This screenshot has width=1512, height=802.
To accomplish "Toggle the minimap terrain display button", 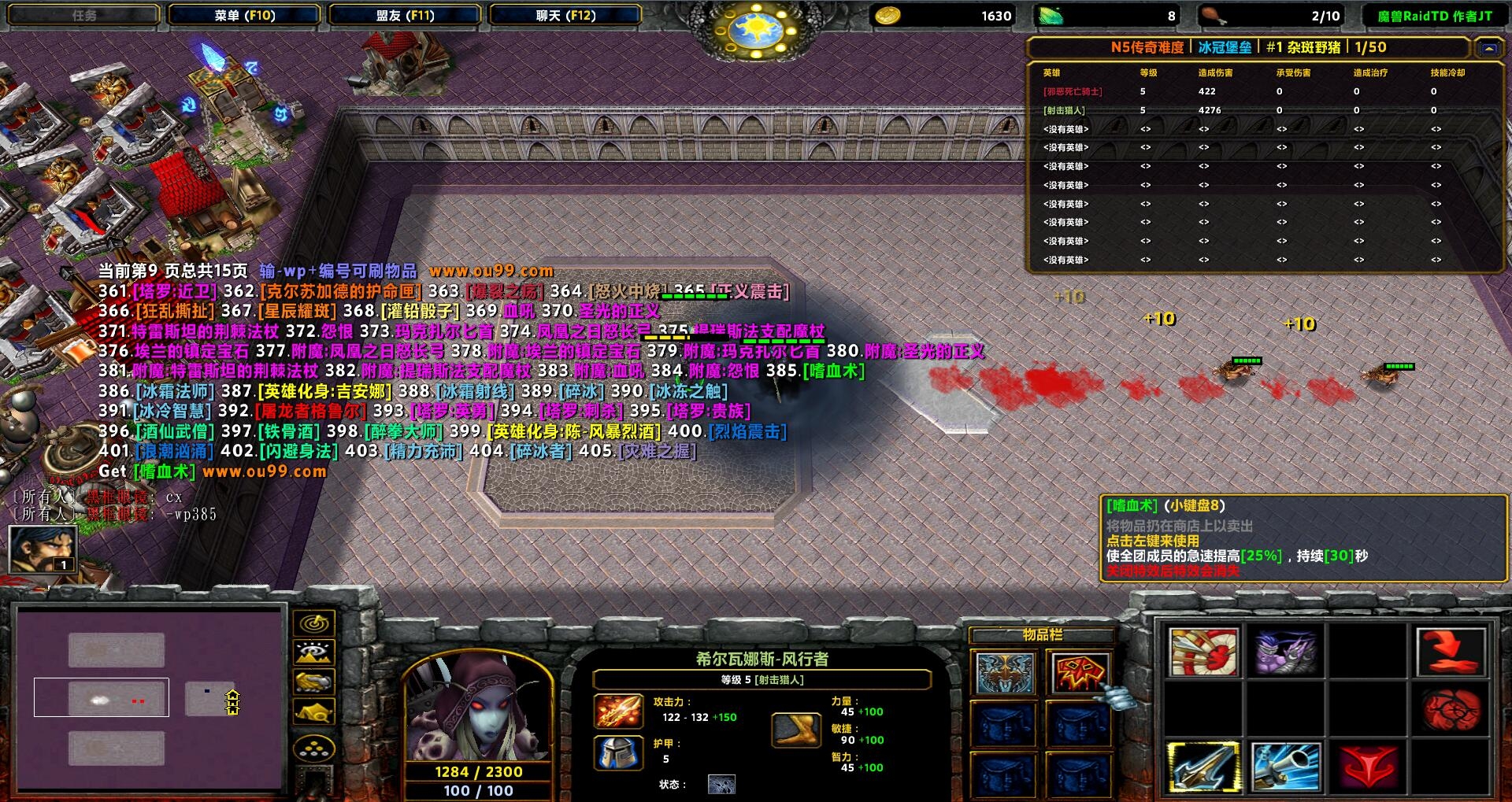I will [314, 653].
